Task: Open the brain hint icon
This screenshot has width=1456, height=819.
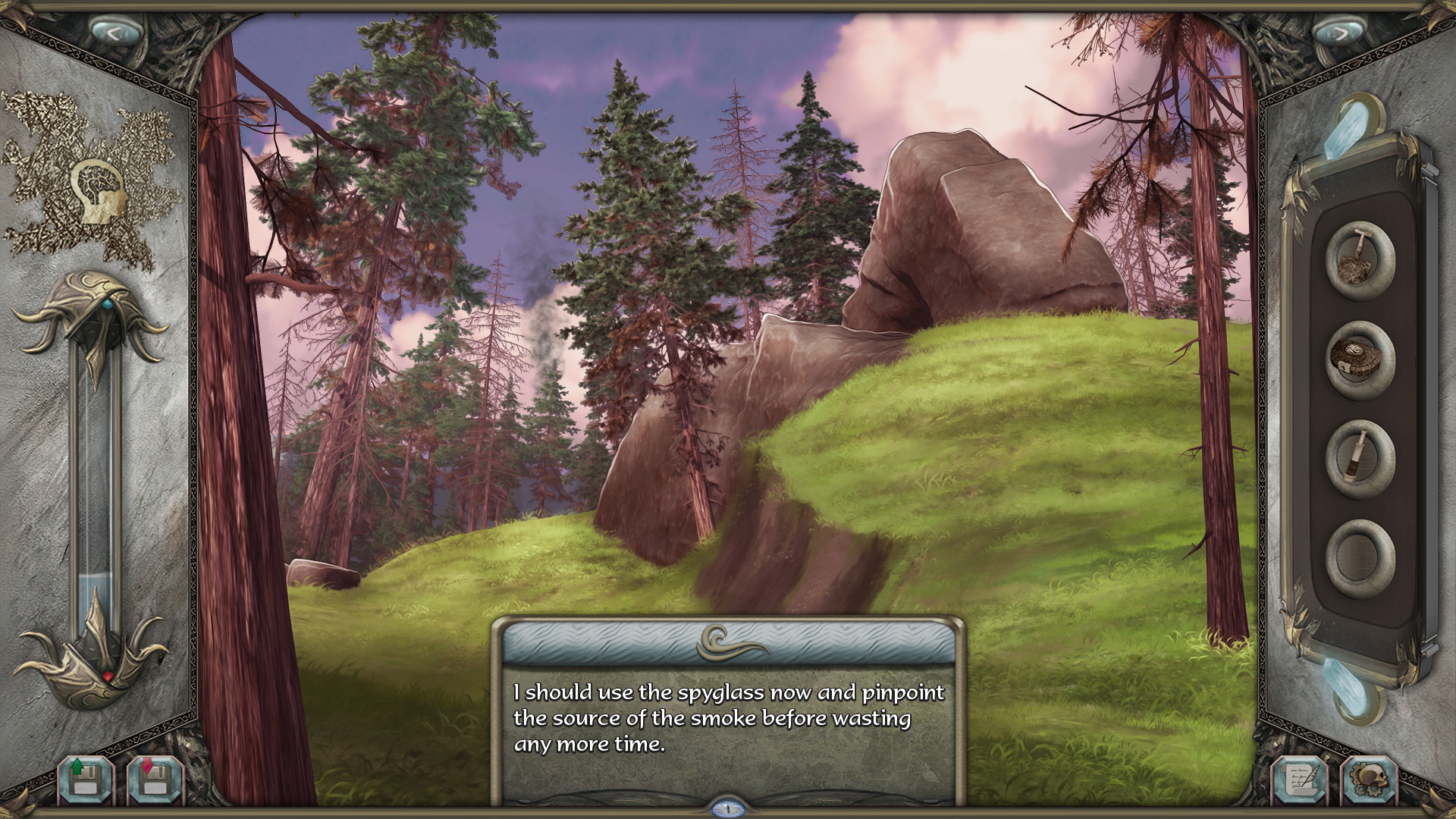Action: (x=99, y=191)
